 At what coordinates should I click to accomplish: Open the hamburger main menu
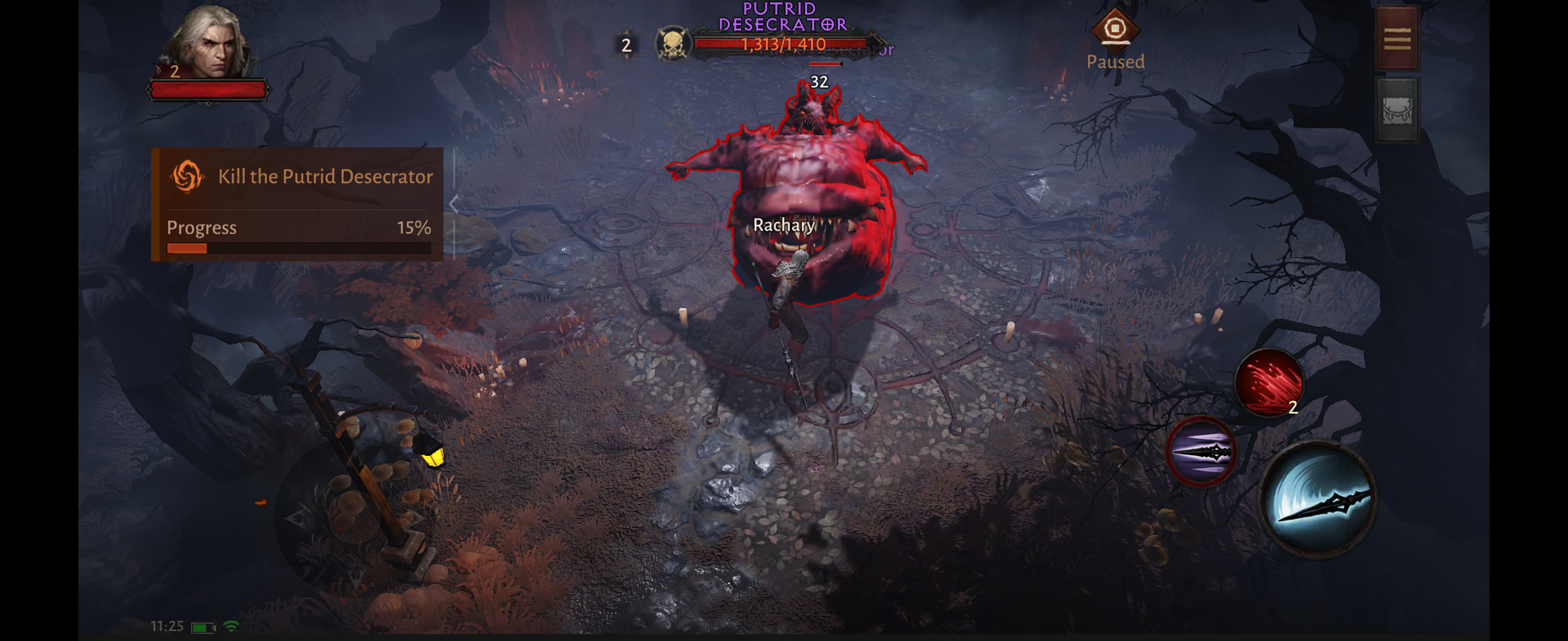tap(1397, 39)
